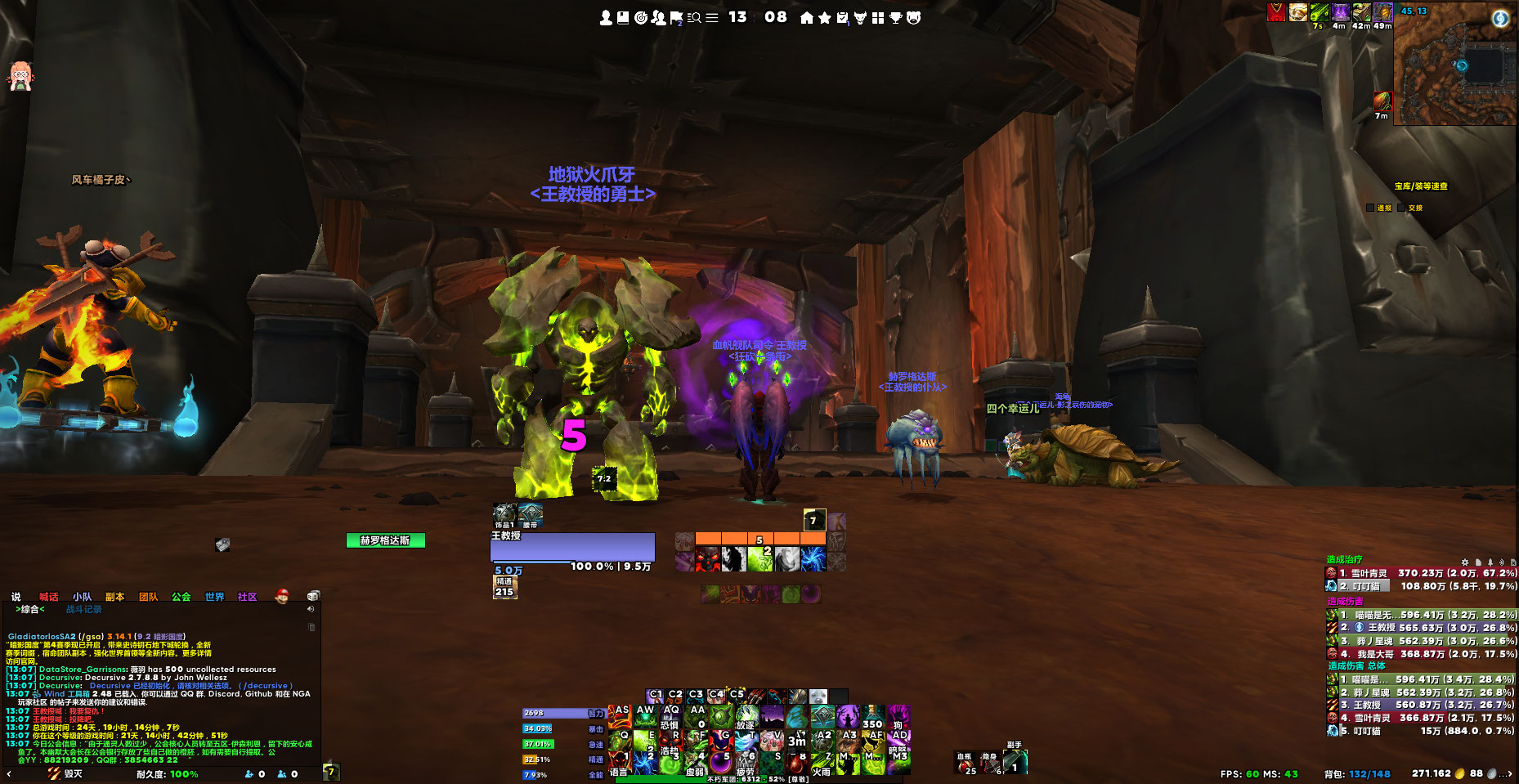Click the 赫罗格达斯 pet name bar
1519x784 pixels.
click(385, 540)
